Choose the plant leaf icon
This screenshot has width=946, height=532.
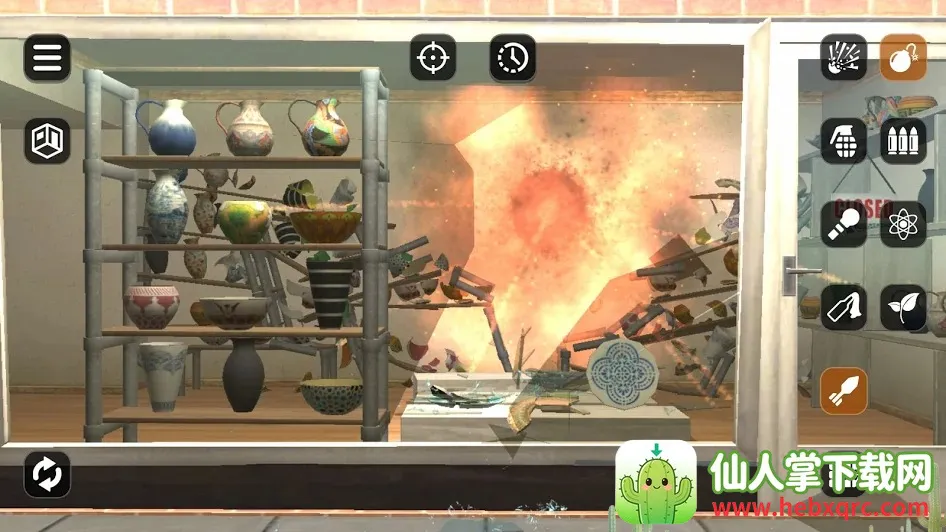903,307
